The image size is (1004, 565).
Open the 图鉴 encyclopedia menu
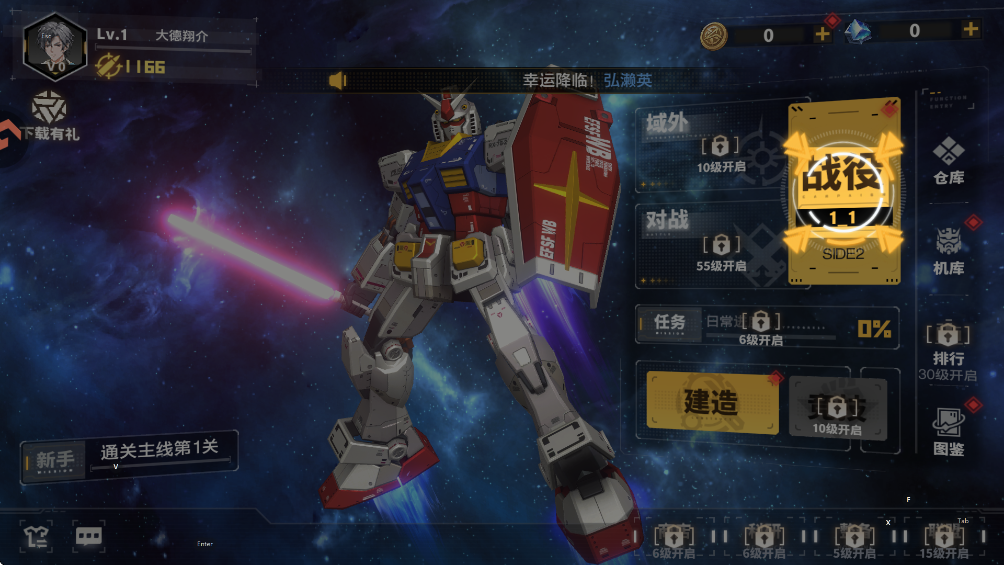point(948,431)
